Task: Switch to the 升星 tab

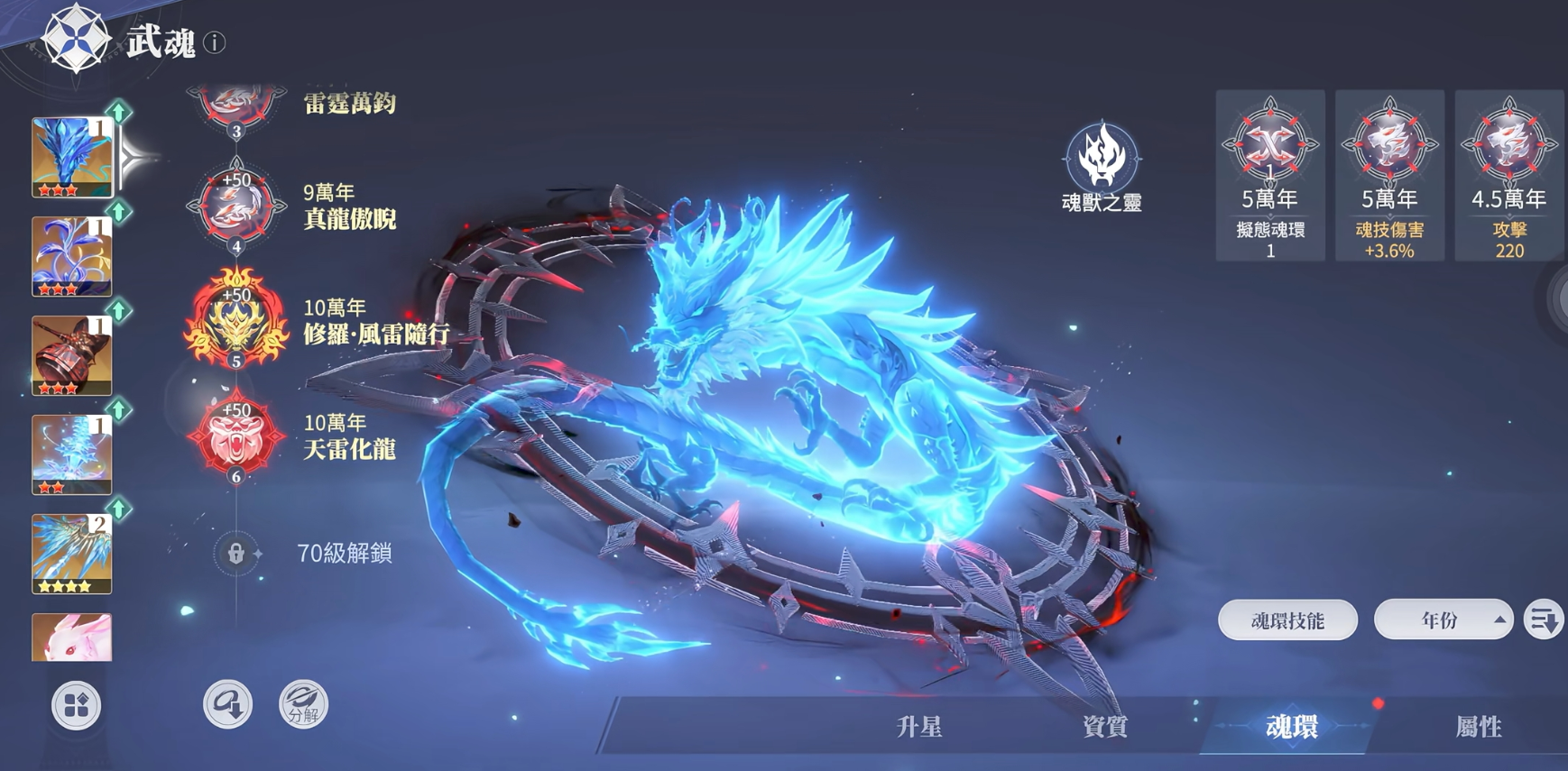Action: pos(918,726)
